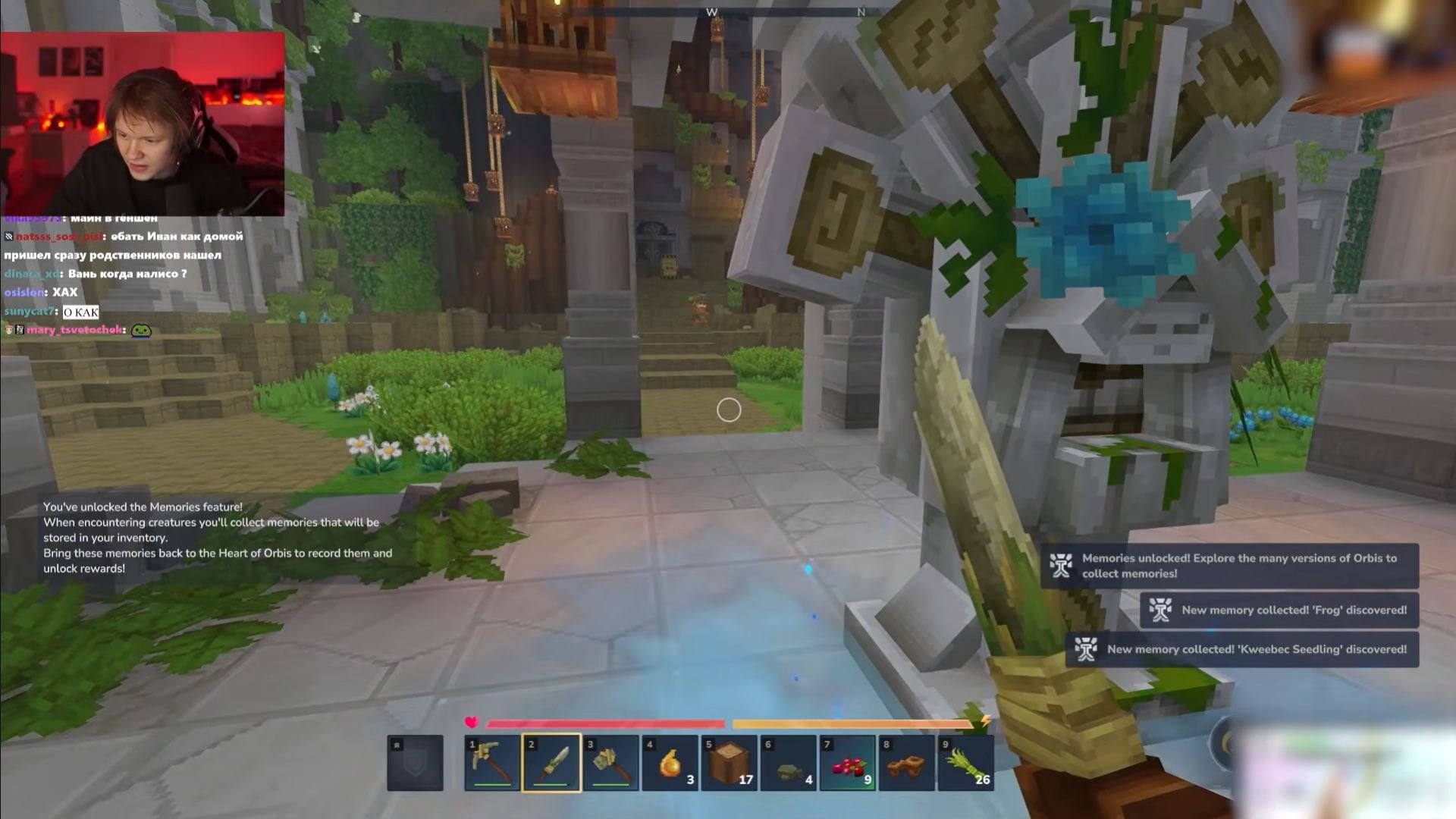Click the shield slot left of the hotbar

point(416,762)
